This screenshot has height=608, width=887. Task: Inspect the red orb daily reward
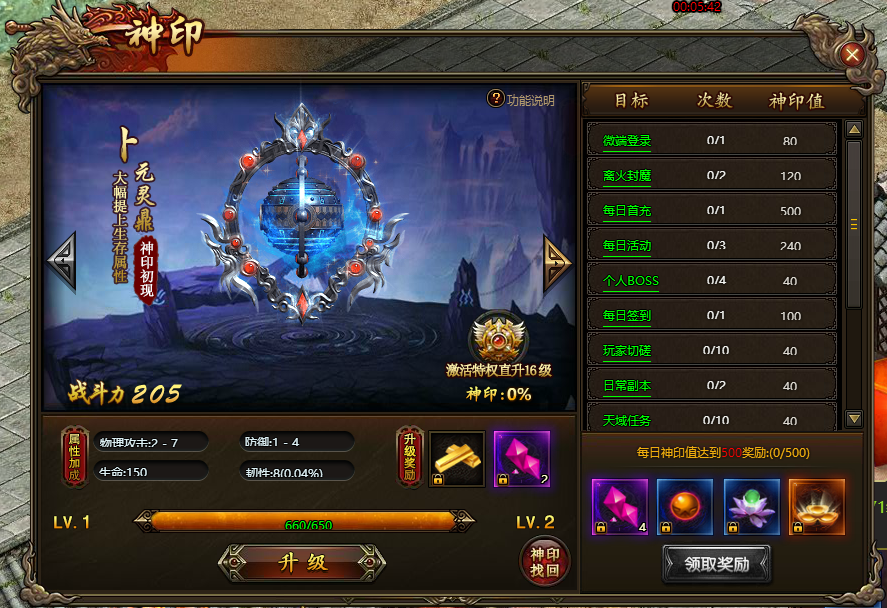click(x=685, y=507)
